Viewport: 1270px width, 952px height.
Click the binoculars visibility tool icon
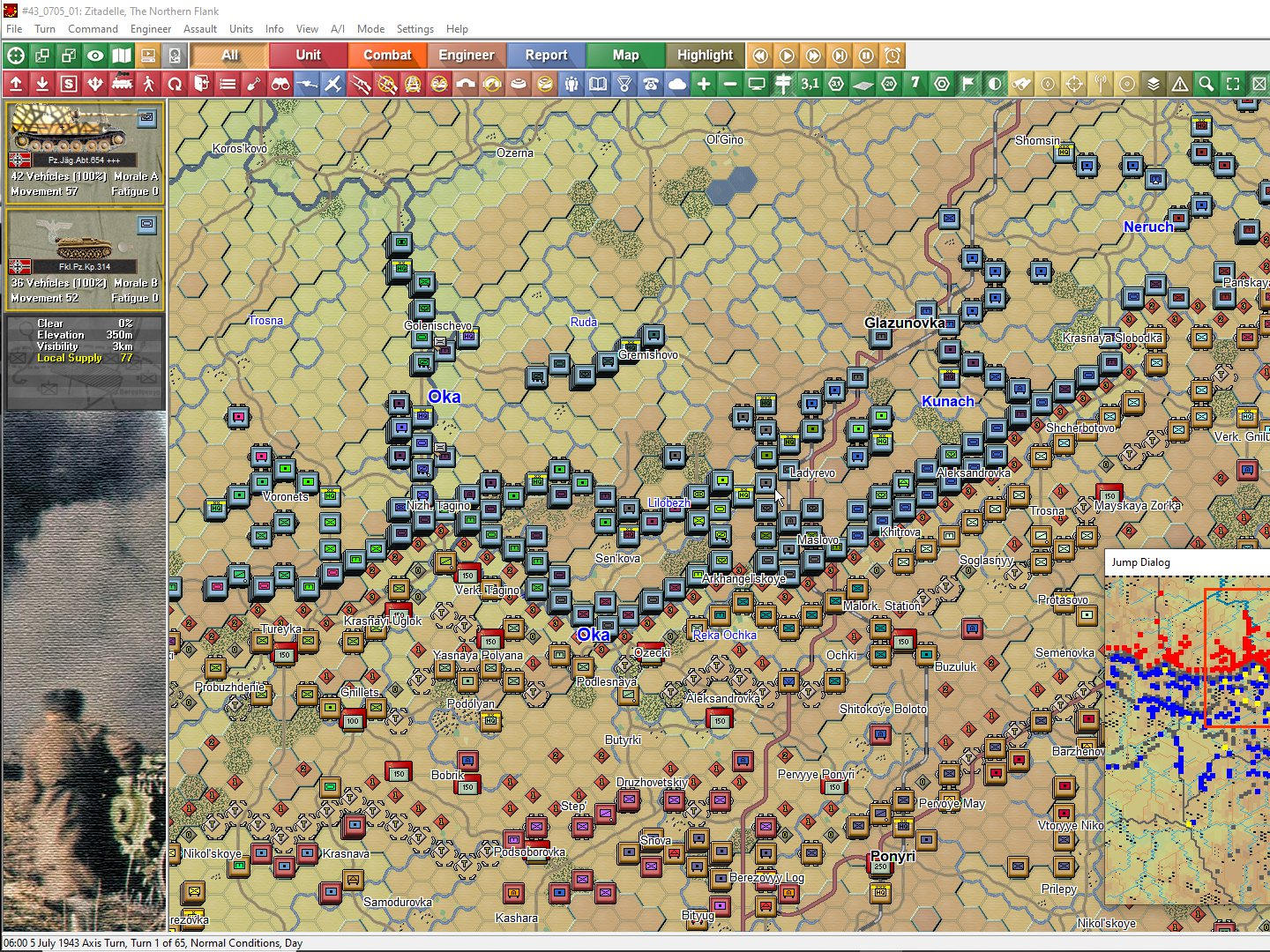coord(281,84)
